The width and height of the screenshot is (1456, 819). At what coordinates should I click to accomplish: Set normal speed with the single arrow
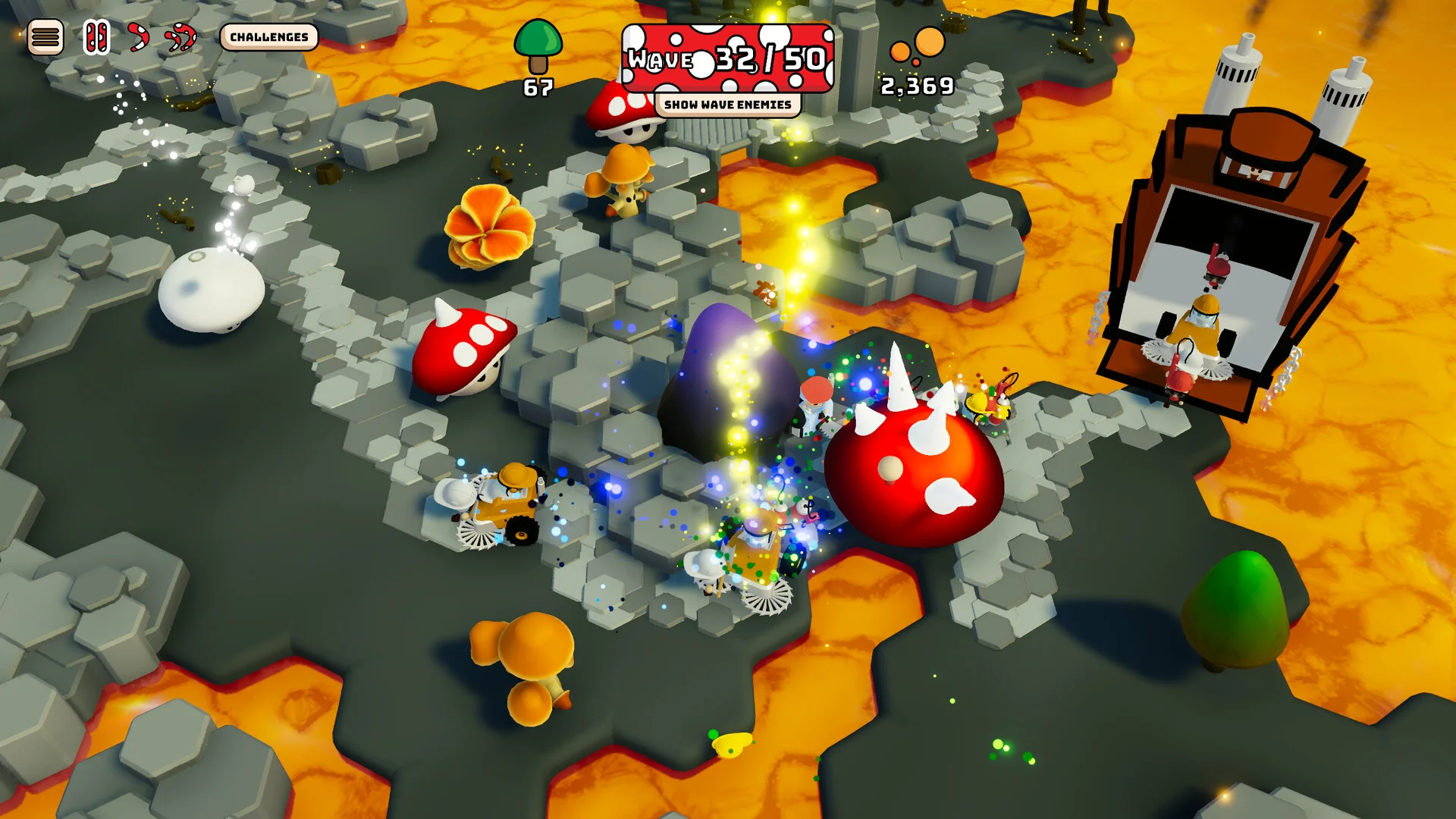pos(138,37)
